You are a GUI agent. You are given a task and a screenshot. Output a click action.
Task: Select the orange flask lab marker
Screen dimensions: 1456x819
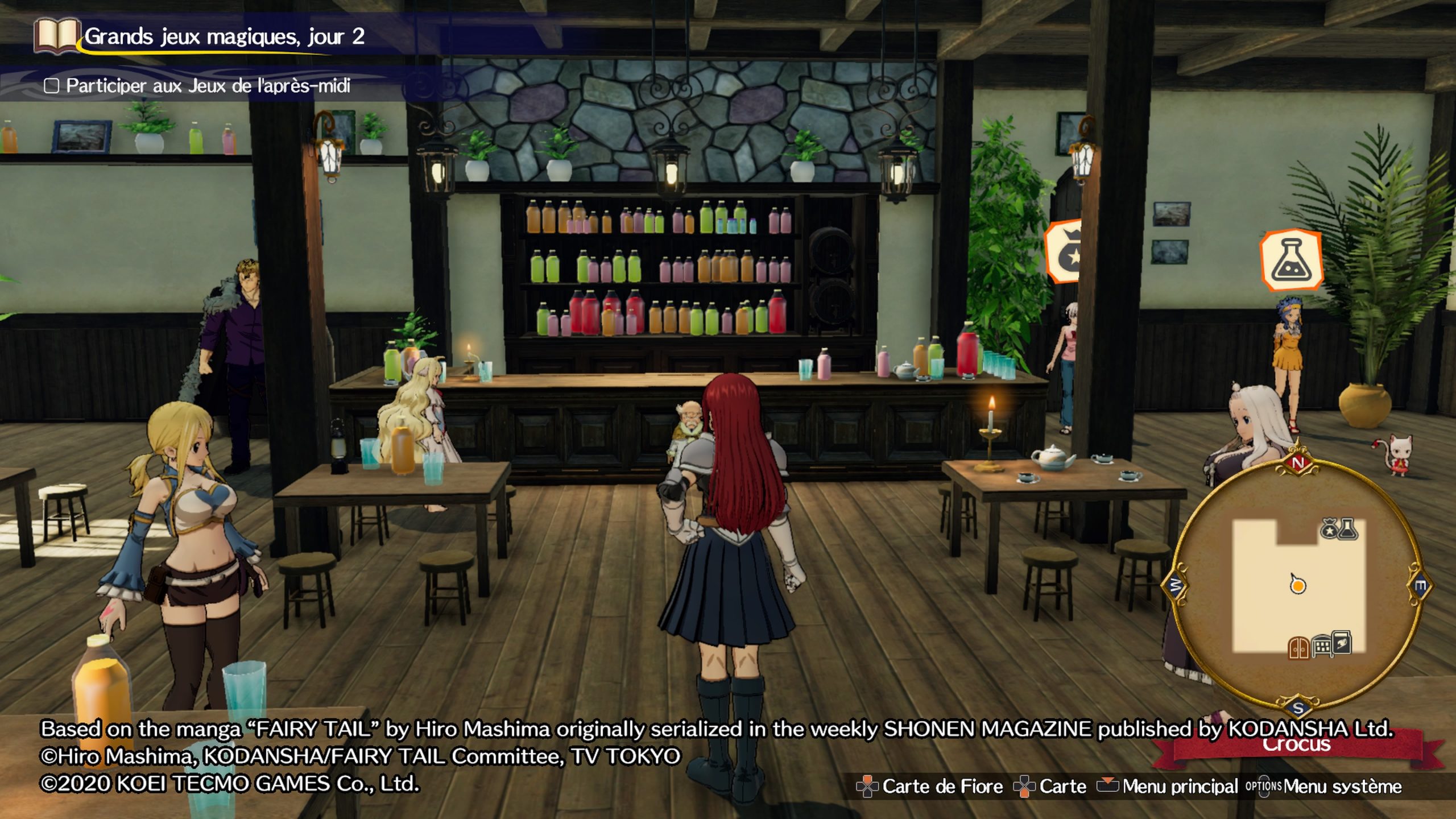1290,260
